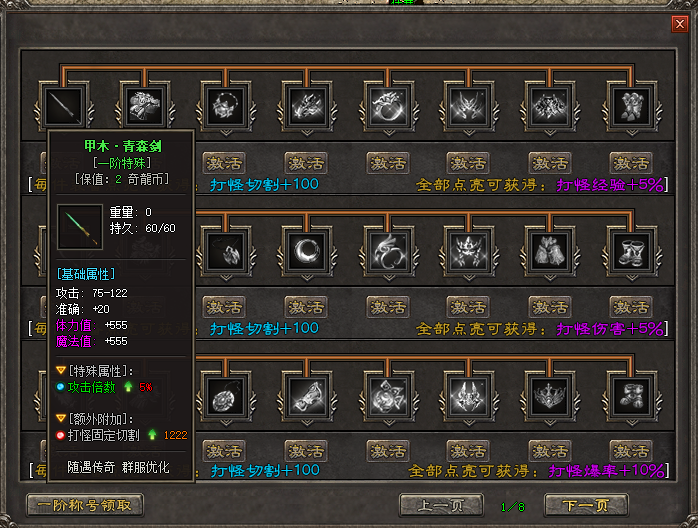This screenshot has width=698, height=528.
Task: Select the tiara crown equipment slot
Action: click(548, 394)
